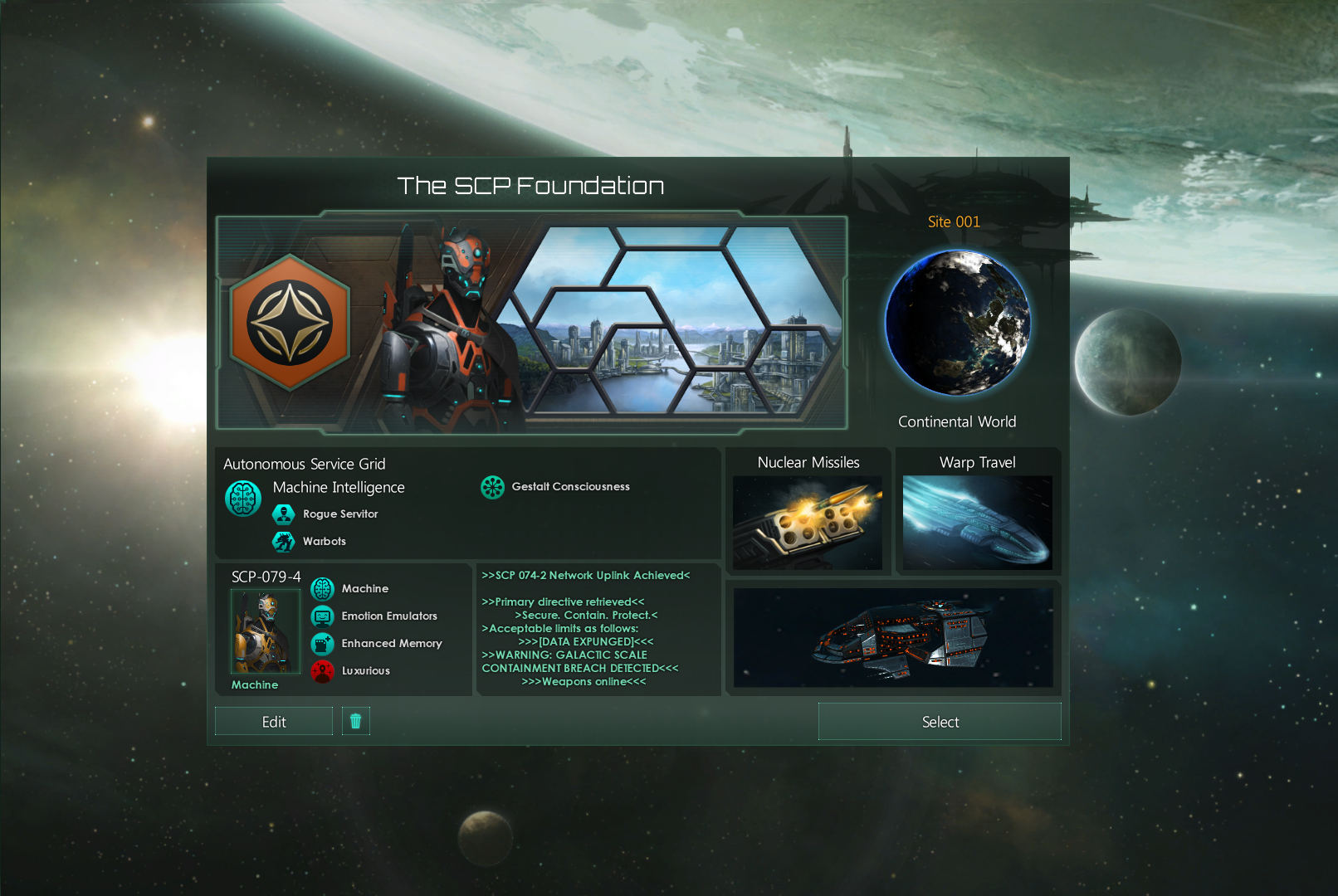Inspect the Warbots civic icon

284,542
